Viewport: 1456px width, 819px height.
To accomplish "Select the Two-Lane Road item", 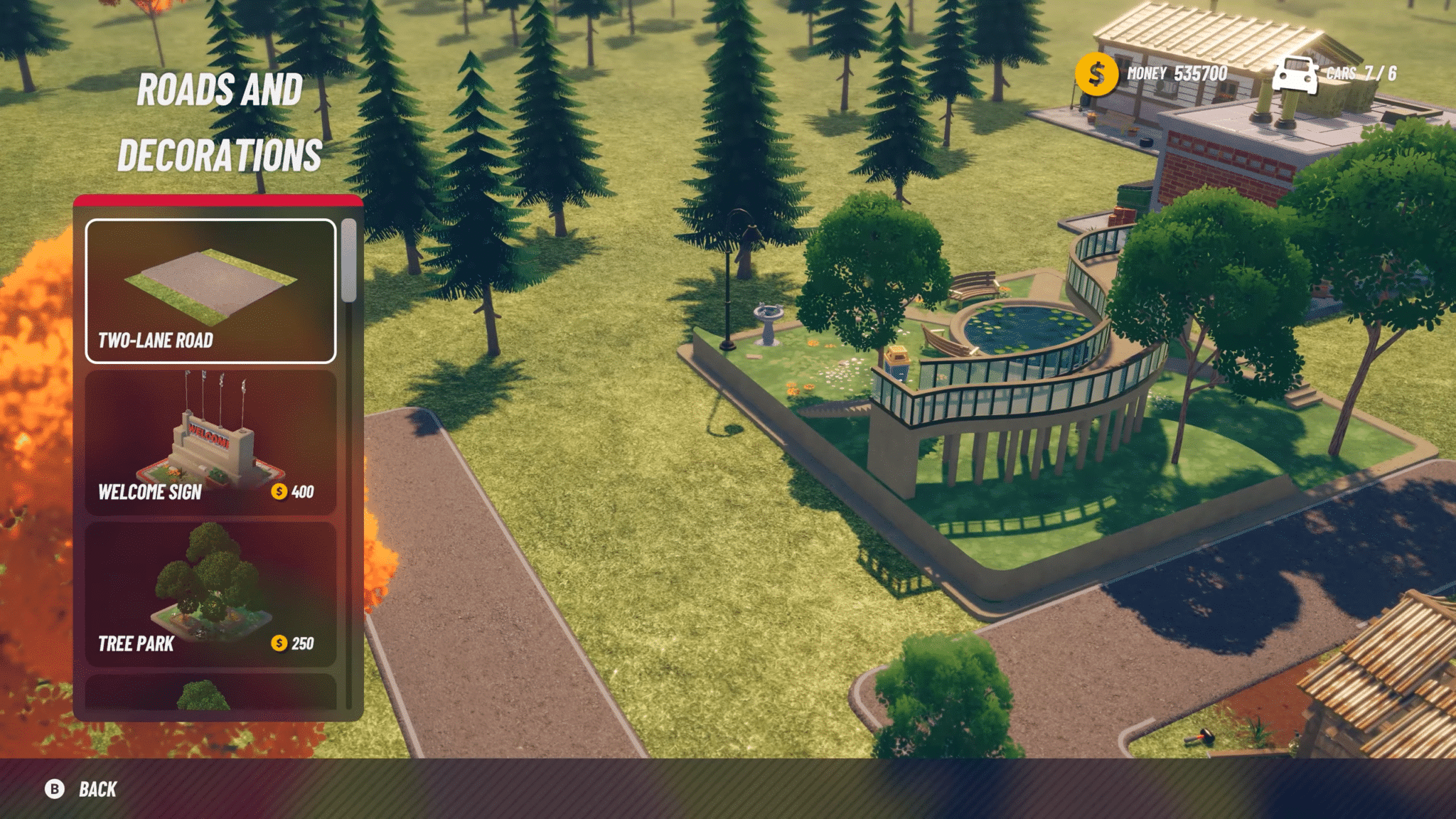I will (210, 291).
